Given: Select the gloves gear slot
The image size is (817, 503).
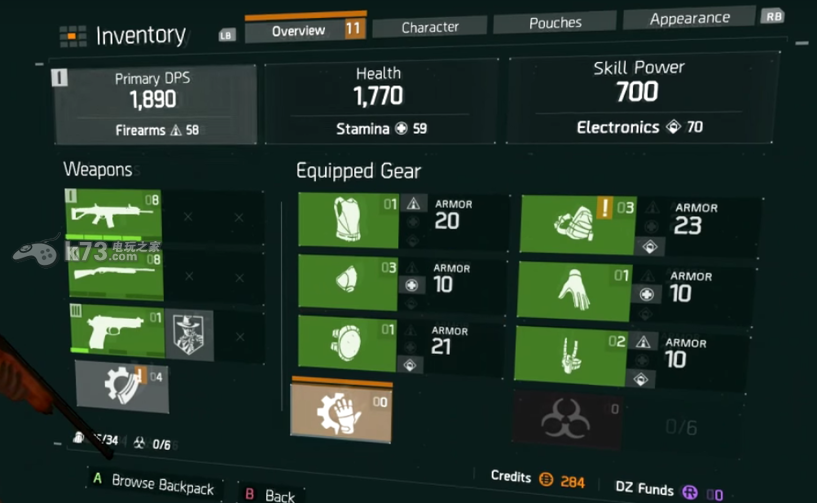Looking at the screenshot, I should point(574,292).
